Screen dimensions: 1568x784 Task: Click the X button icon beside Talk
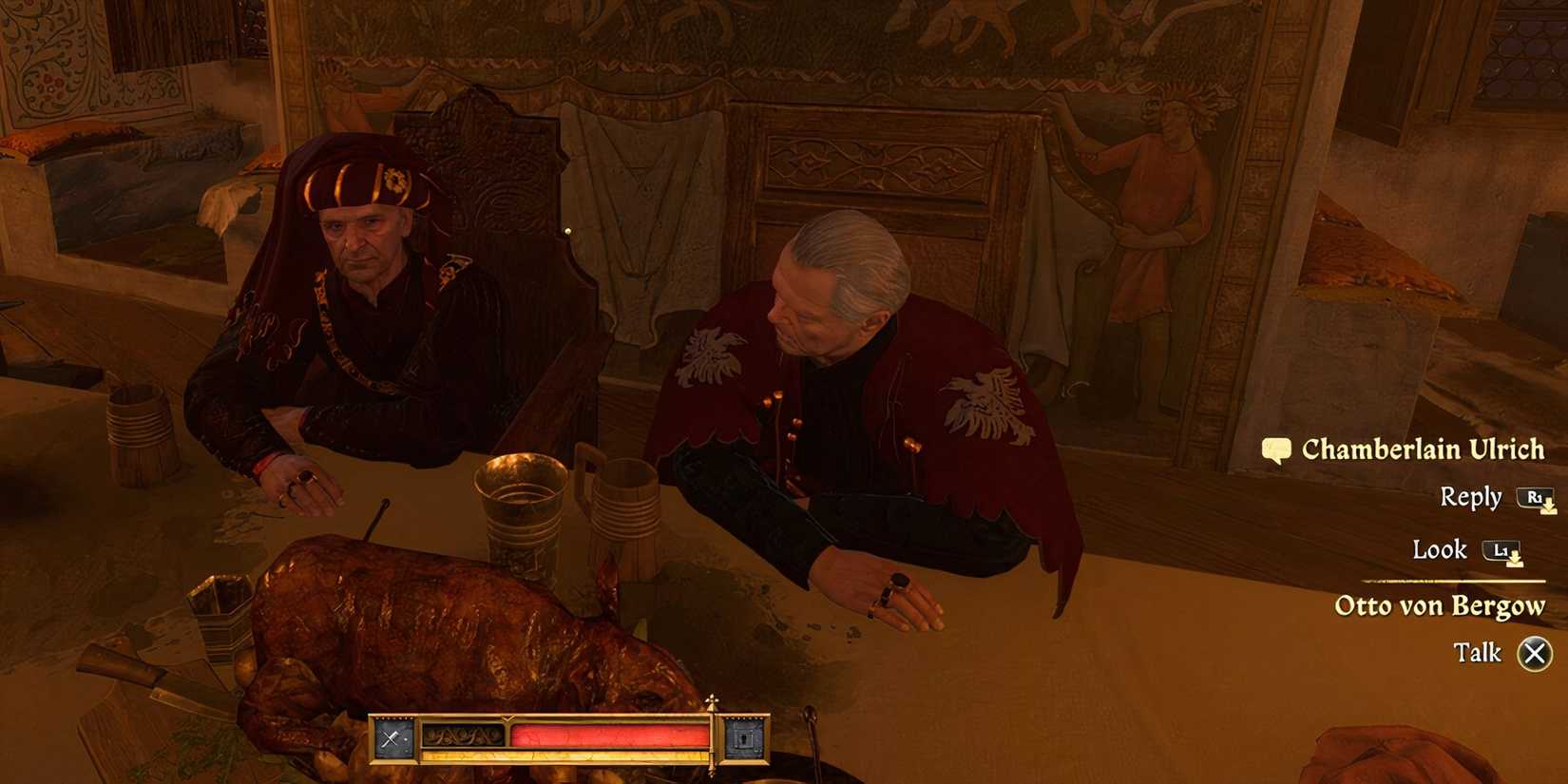(x=1534, y=652)
